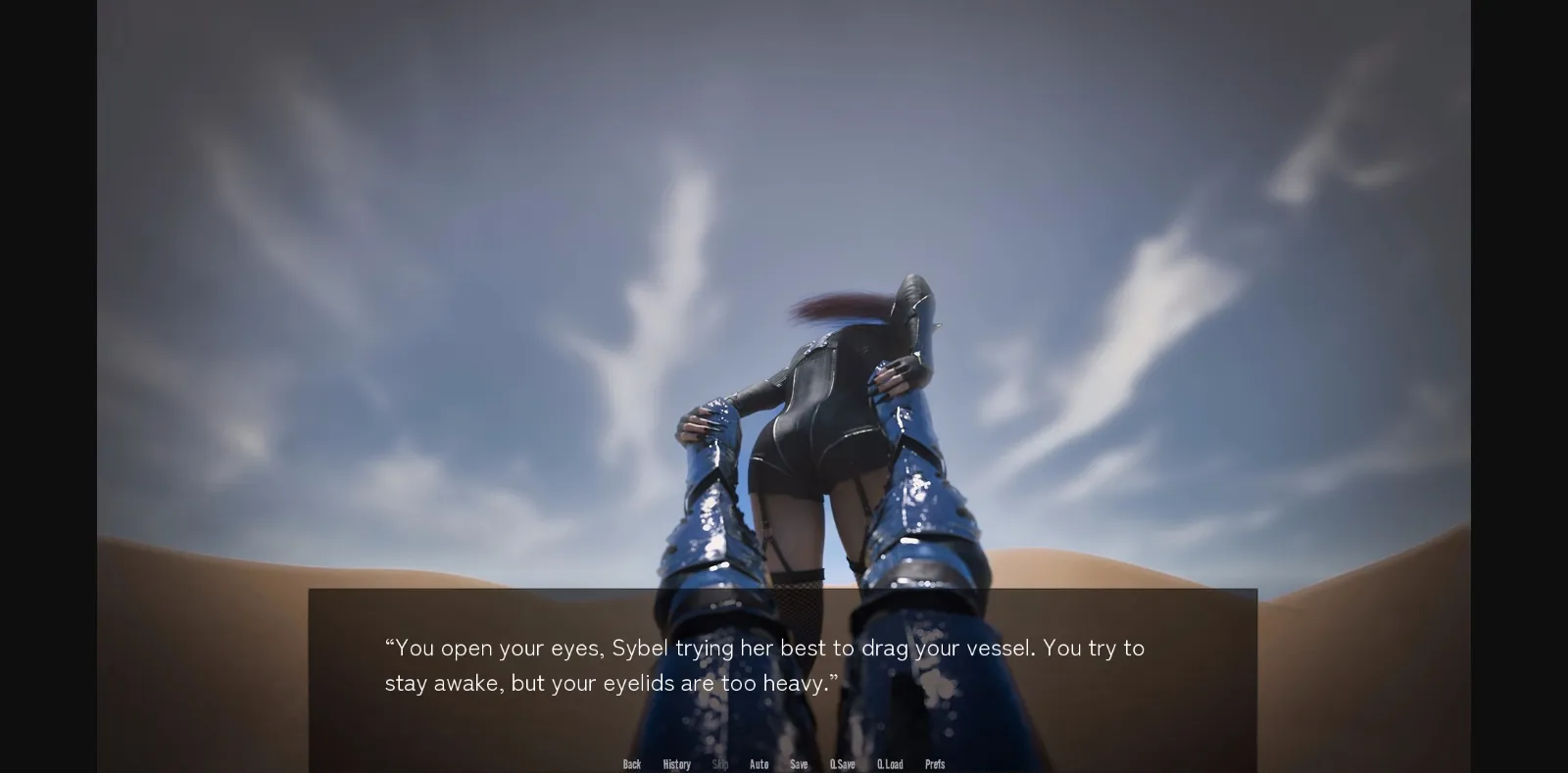
Task: Review past text with the History option
Action: (676, 763)
